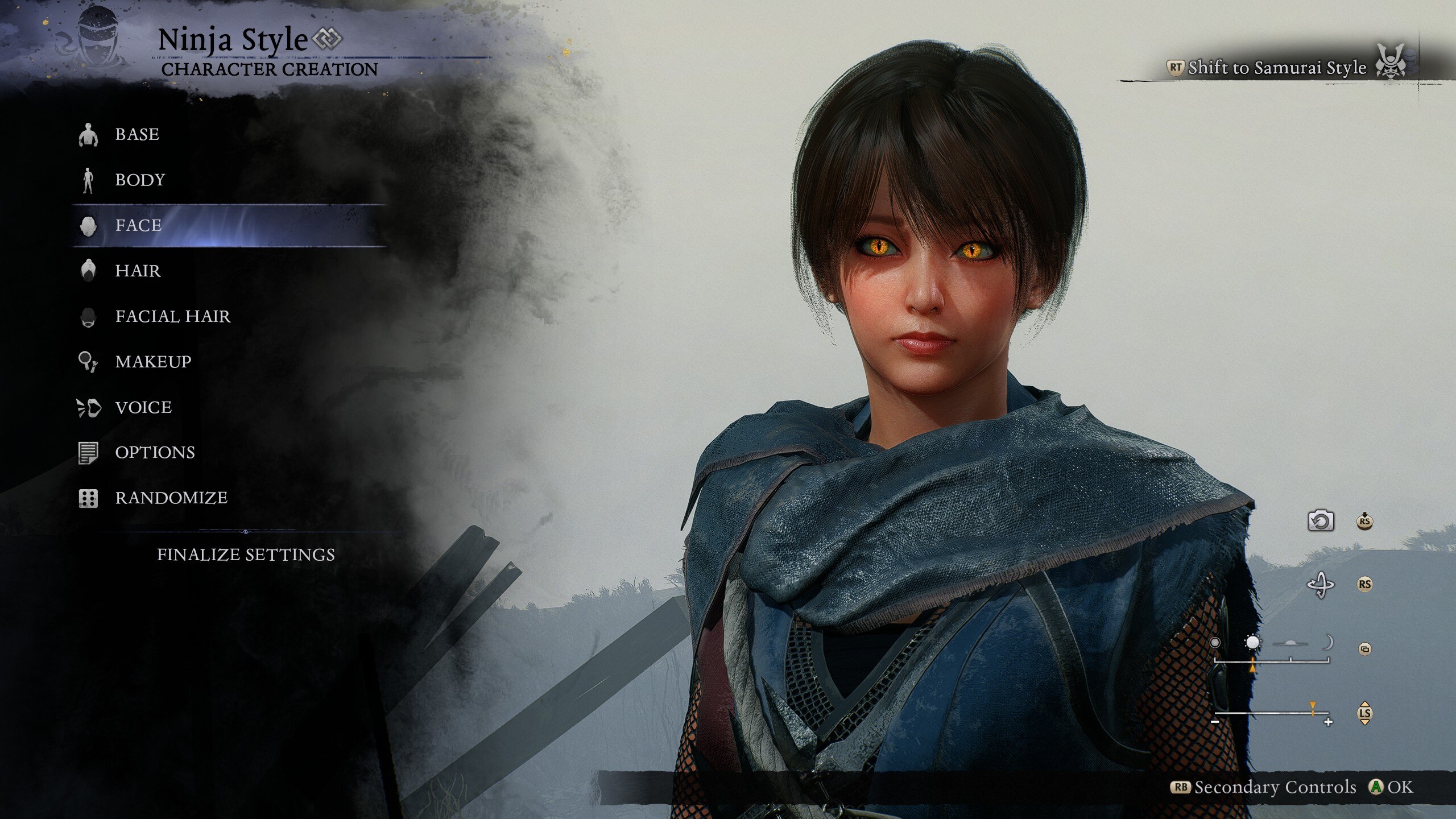Open the Makeup menu
This screenshot has width=1456, height=819.
(x=153, y=362)
